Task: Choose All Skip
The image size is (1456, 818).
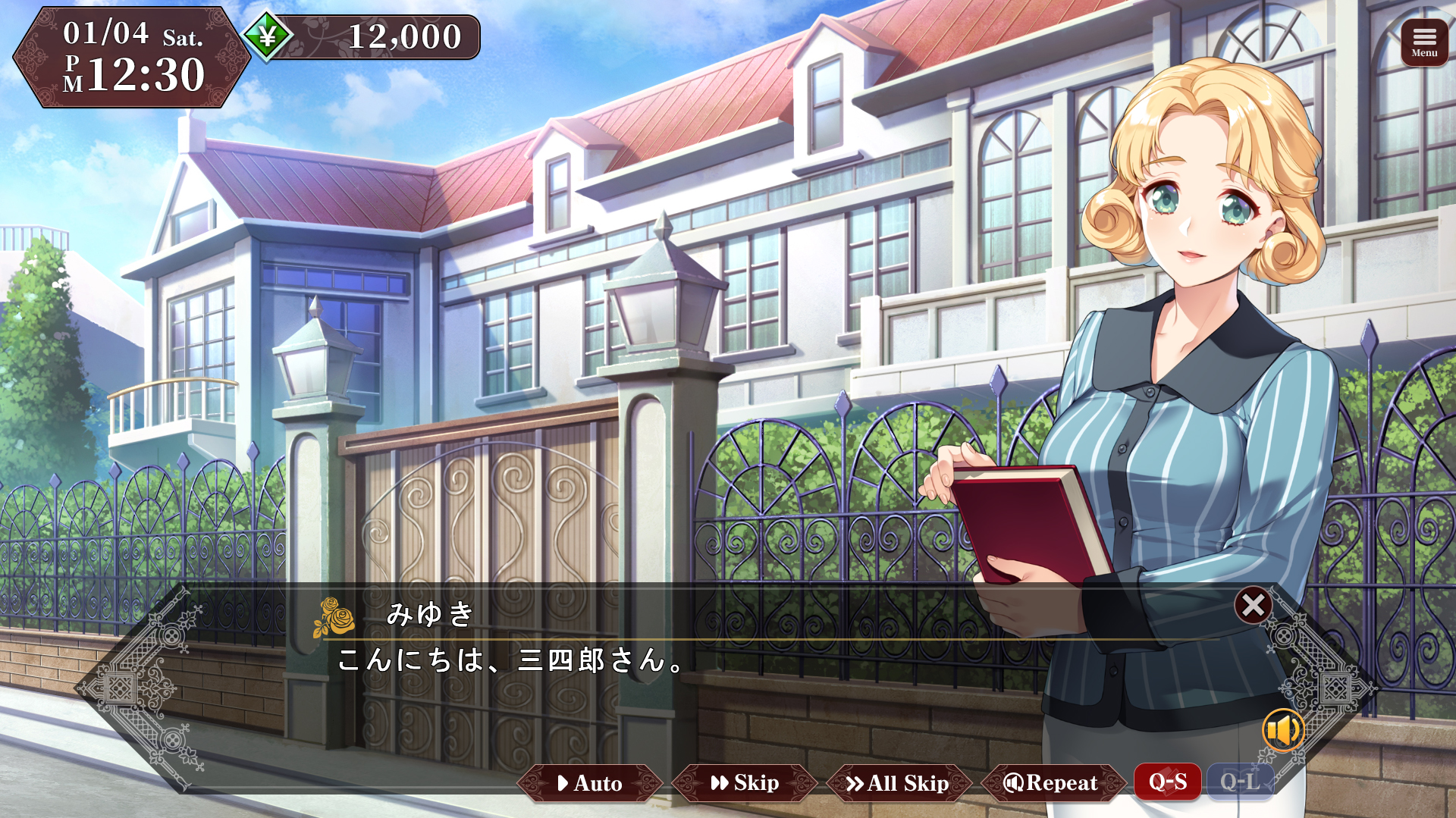Action: pos(899,782)
